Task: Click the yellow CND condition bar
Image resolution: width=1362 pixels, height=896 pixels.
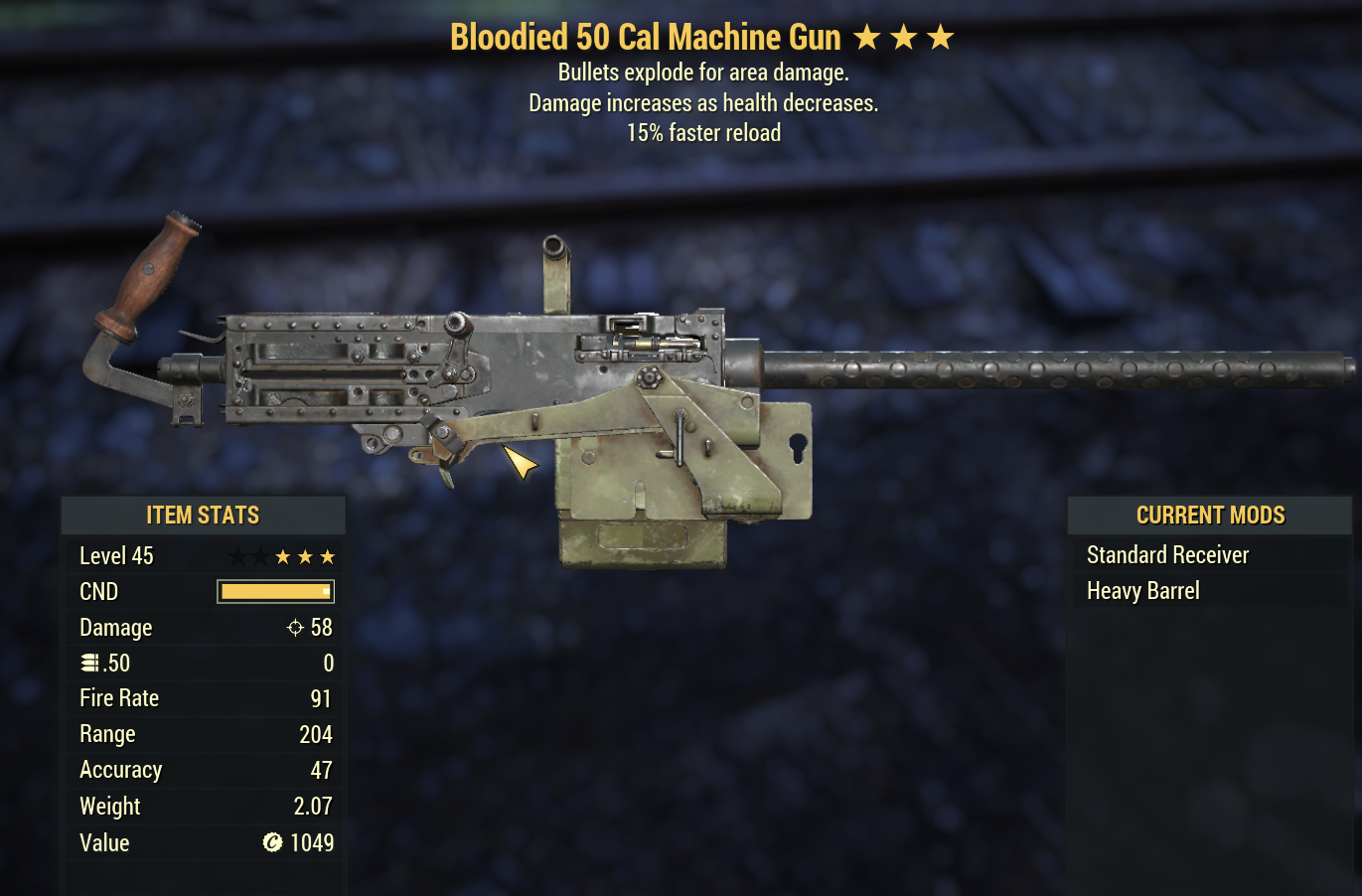Action: 274,591
